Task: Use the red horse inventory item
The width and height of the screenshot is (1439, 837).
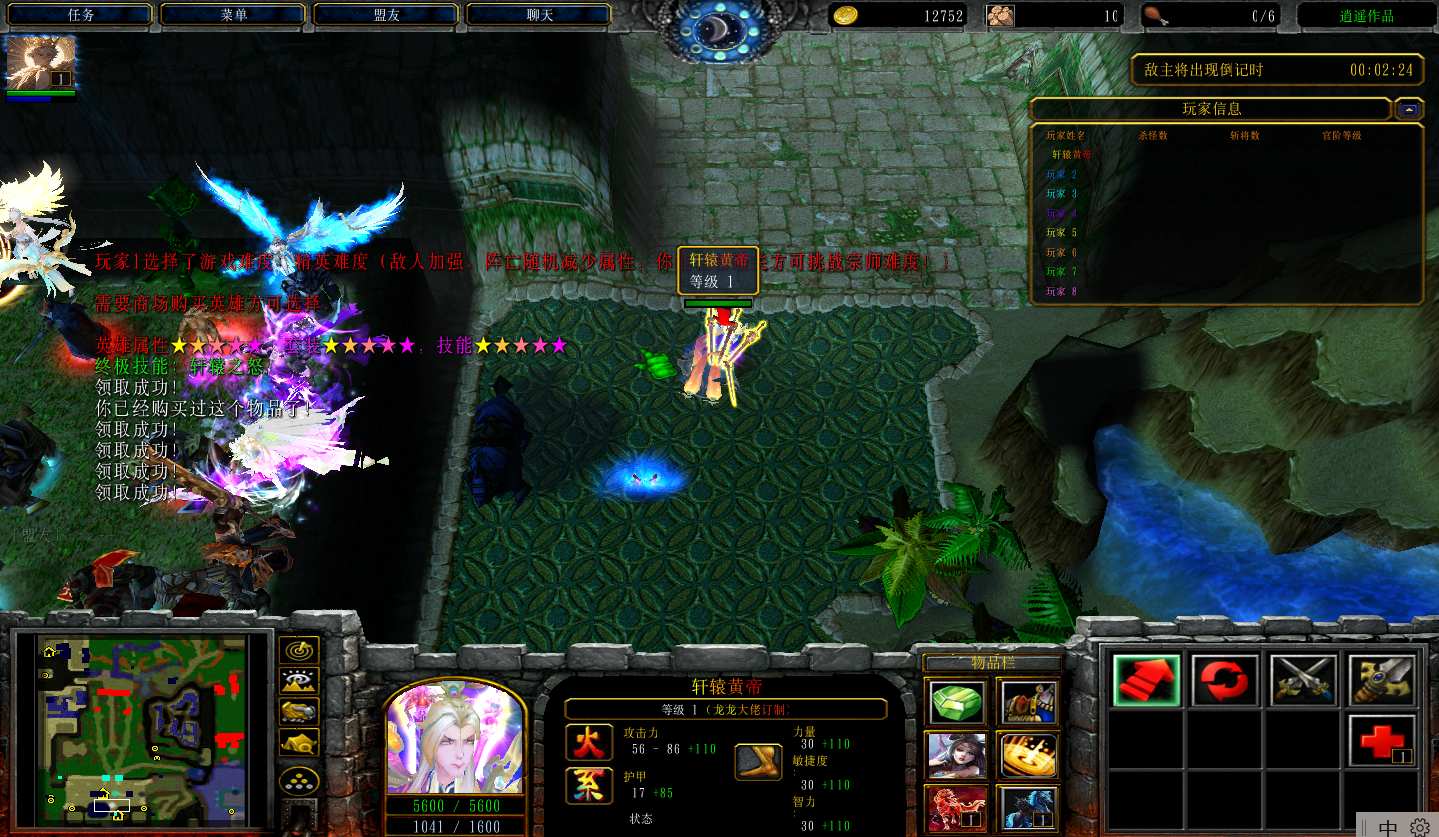Action: point(956,808)
